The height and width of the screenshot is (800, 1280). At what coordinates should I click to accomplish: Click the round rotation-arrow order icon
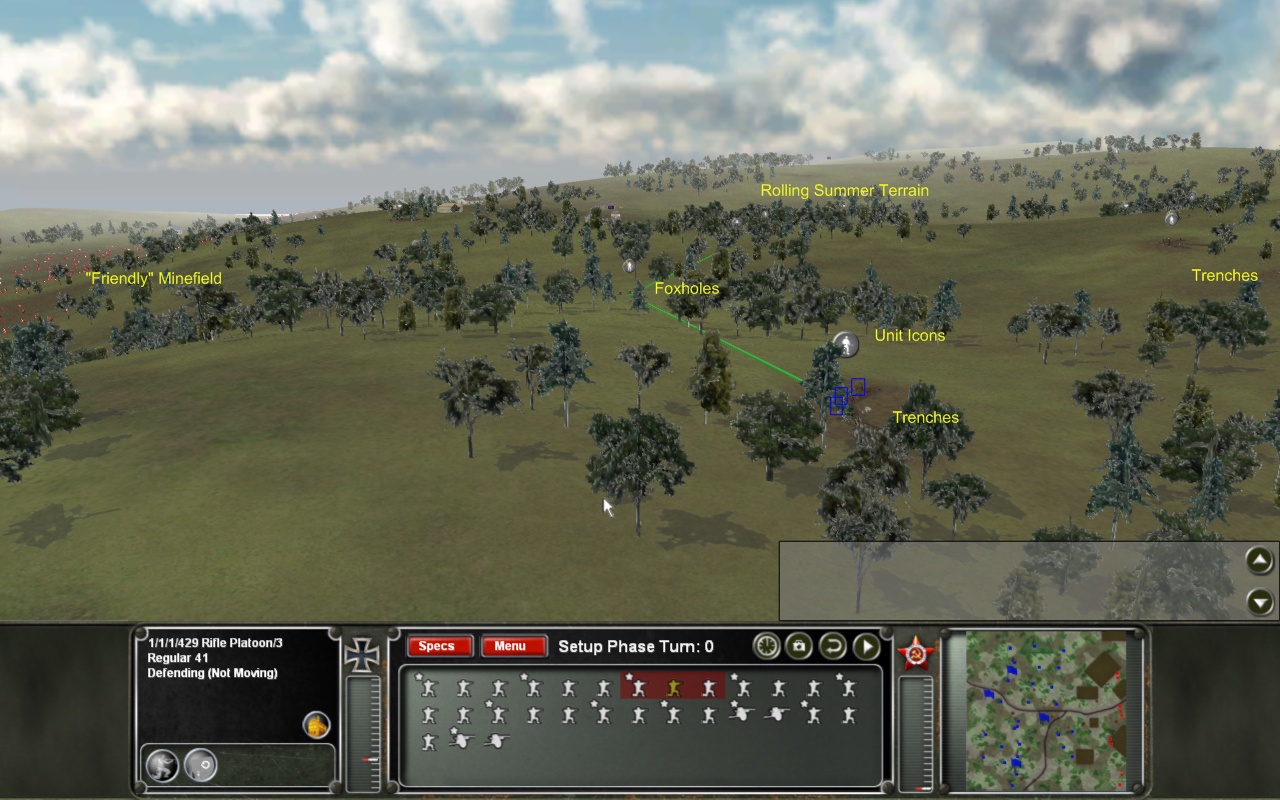[x=200, y=766]
